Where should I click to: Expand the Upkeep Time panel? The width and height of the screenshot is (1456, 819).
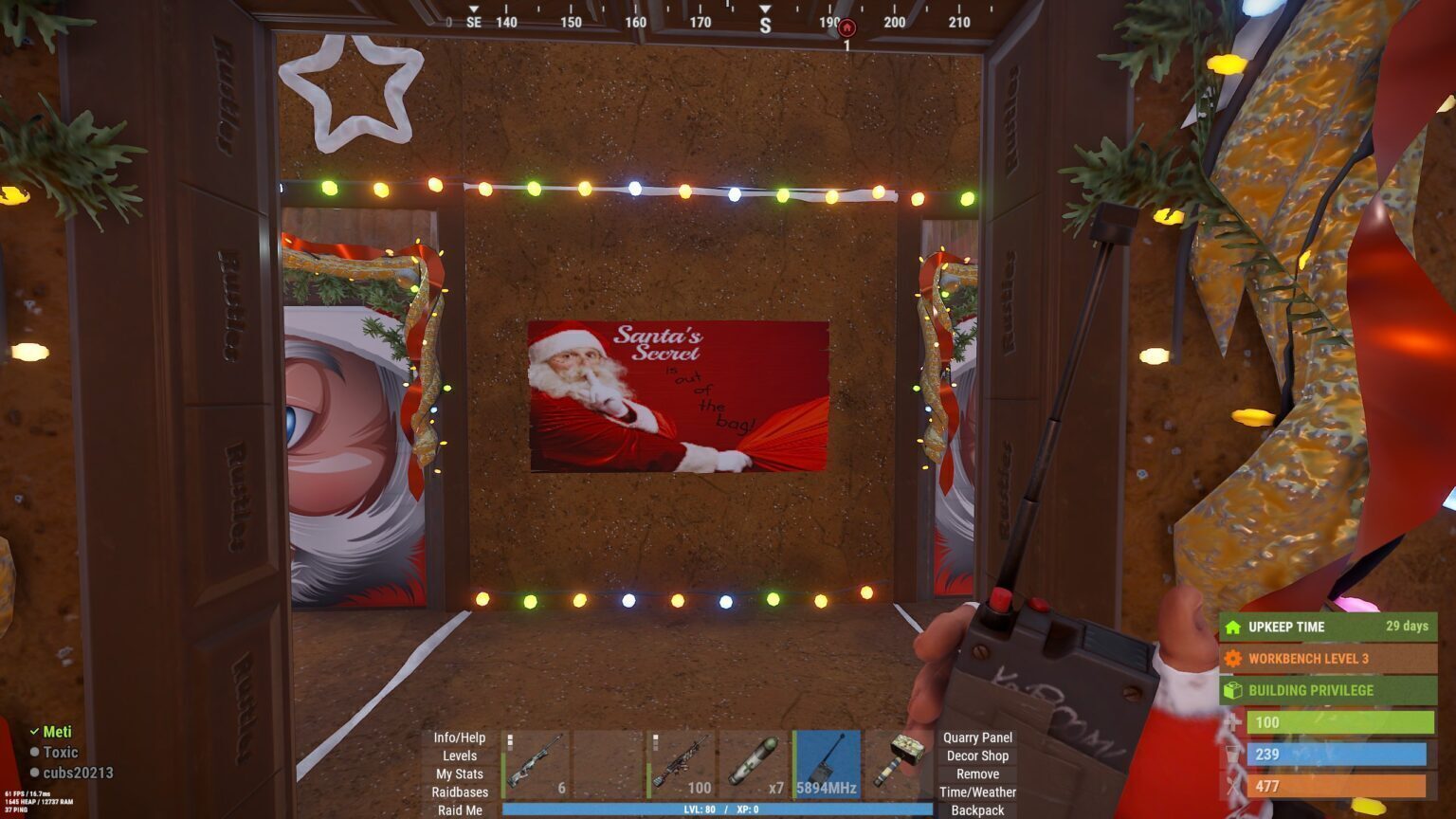1327,627
